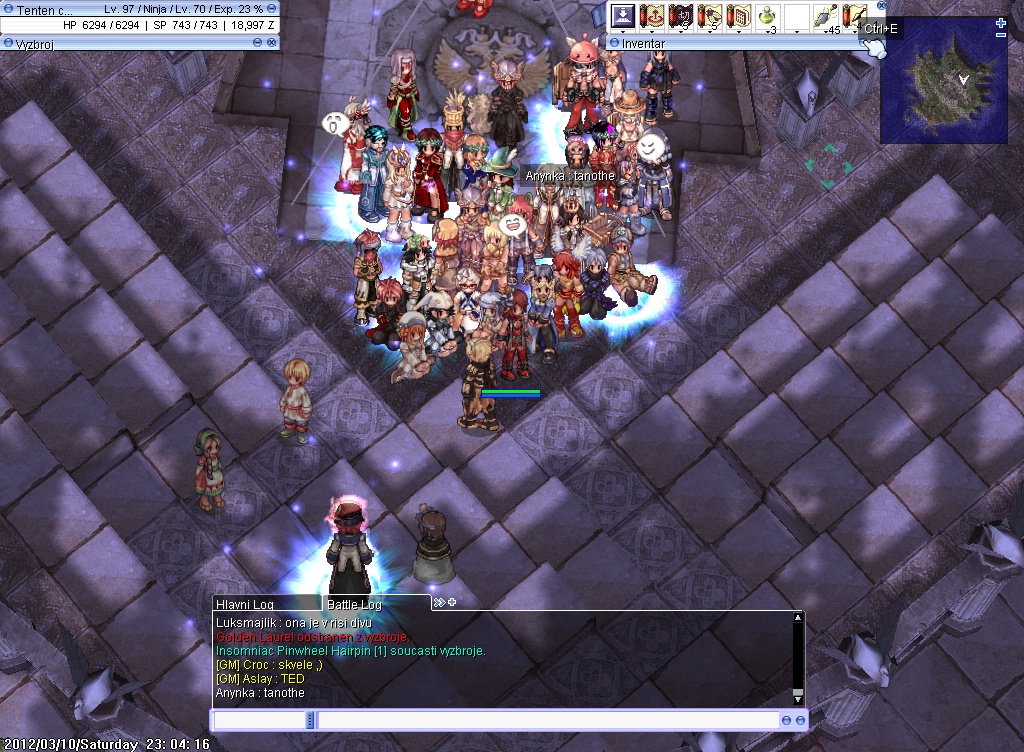The width and height of the screenshot is (1024, 752).
Task: Use the green potion hotkey slot
Action: pos(767,17)
